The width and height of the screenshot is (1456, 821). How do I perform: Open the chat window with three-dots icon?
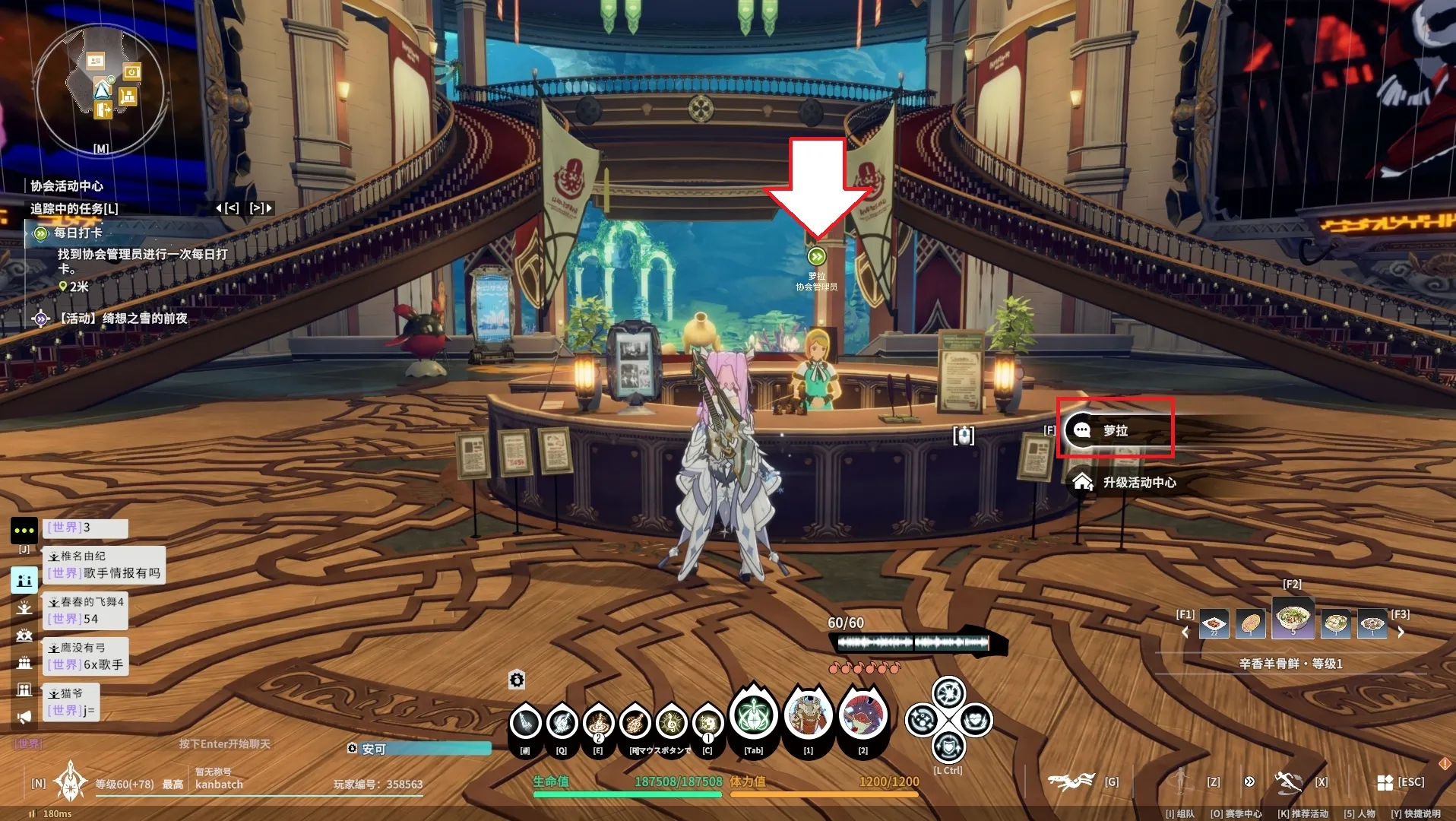pyautogui.click(x=24, y=530)
